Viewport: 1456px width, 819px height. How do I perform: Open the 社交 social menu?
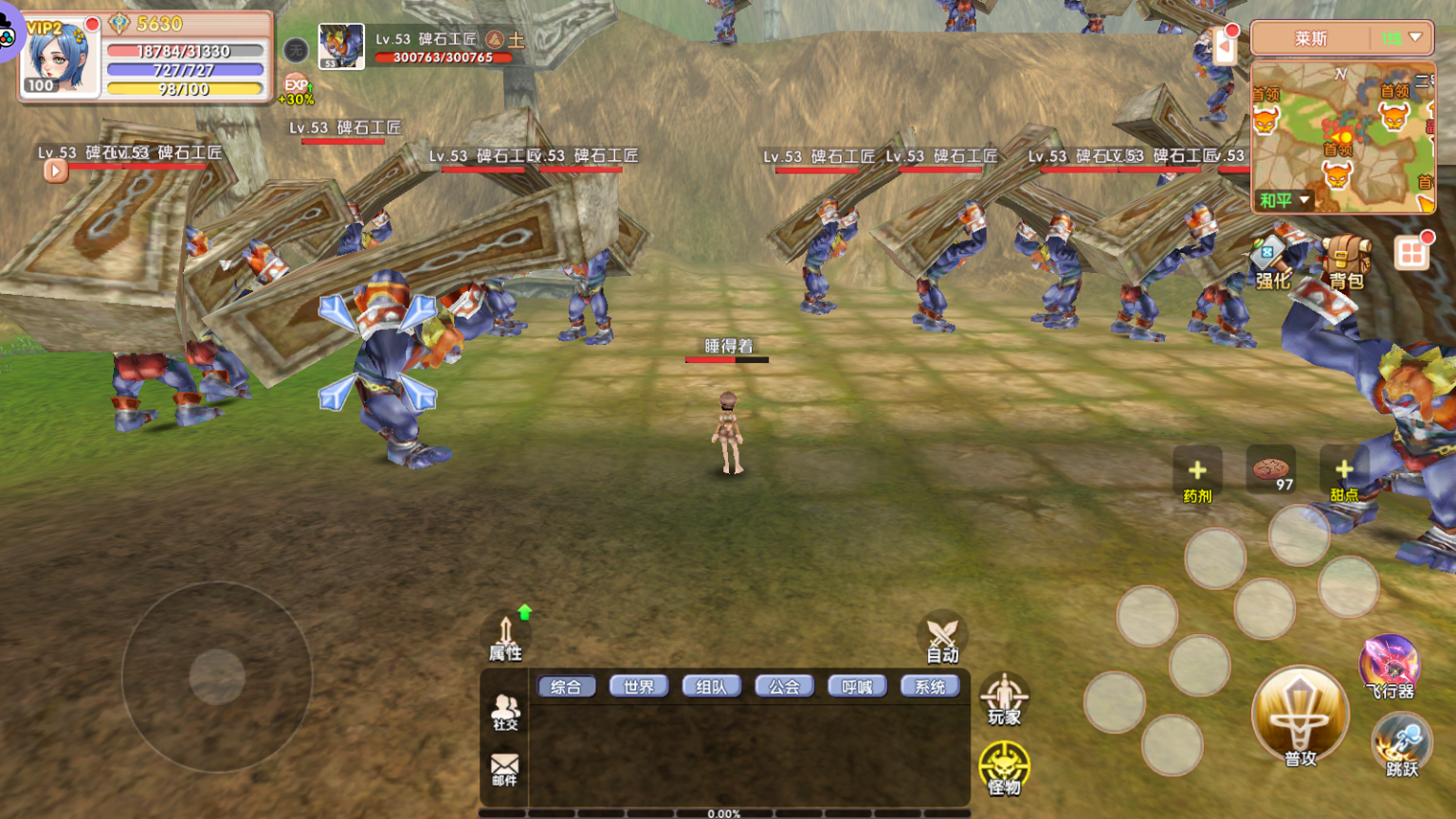505,712
